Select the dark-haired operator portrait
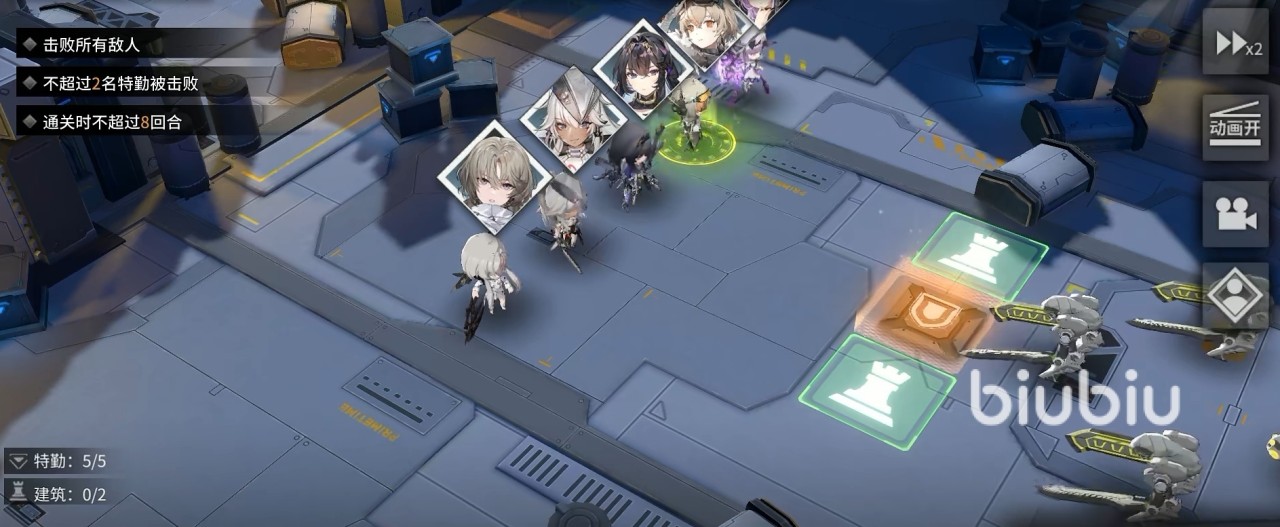This screenshot has height=527, width=1280. pos(644,68)
